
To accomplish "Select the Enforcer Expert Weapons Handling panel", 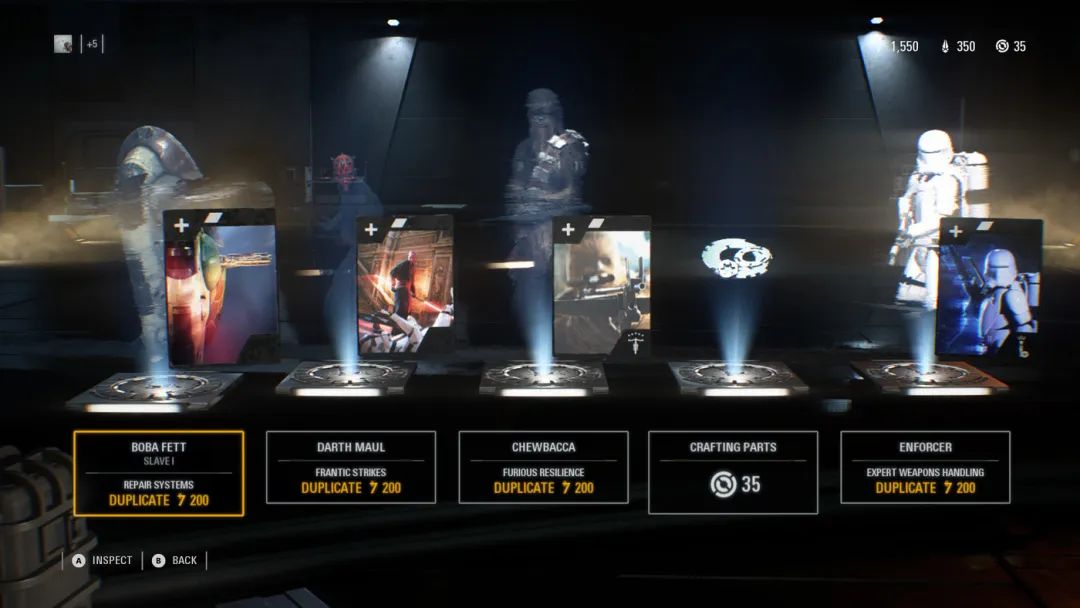I will click(x=925, y=467).
